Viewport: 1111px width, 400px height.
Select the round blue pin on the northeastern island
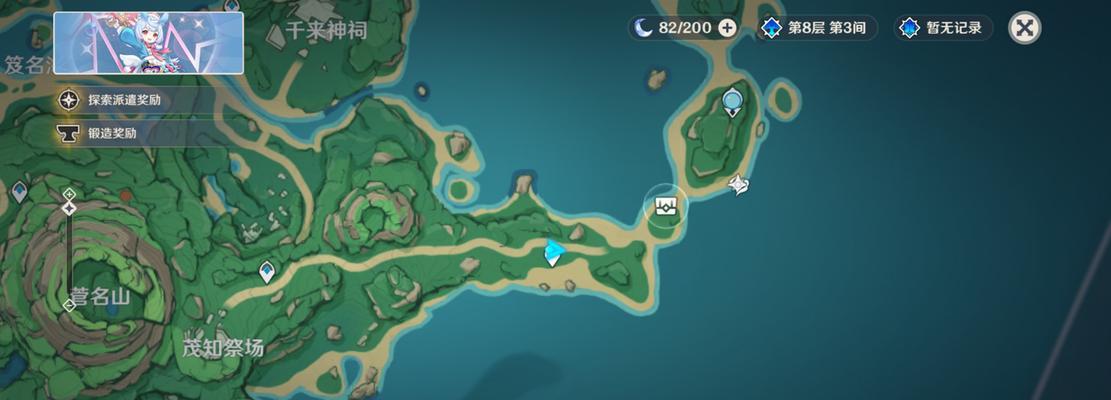click(732, 100)
